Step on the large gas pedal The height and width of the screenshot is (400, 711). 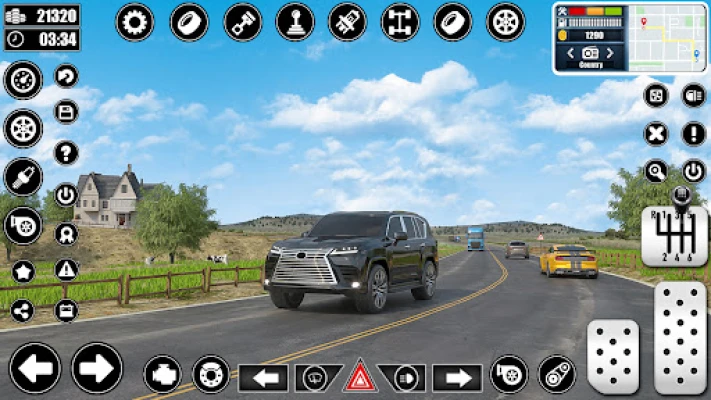click(x=680, y=338)
